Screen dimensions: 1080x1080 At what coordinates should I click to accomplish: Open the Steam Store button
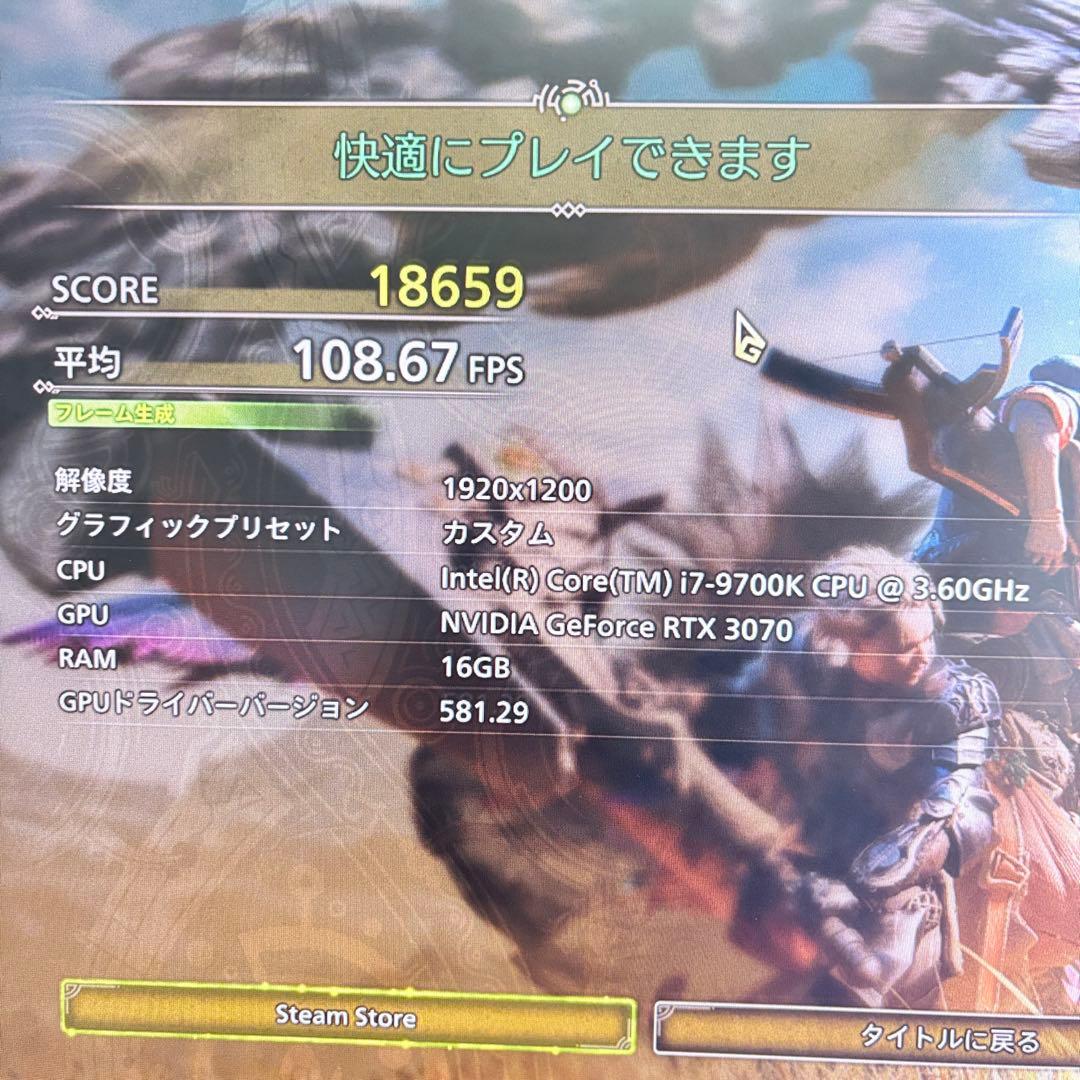pyautogui.click(x=346, y=1017)
